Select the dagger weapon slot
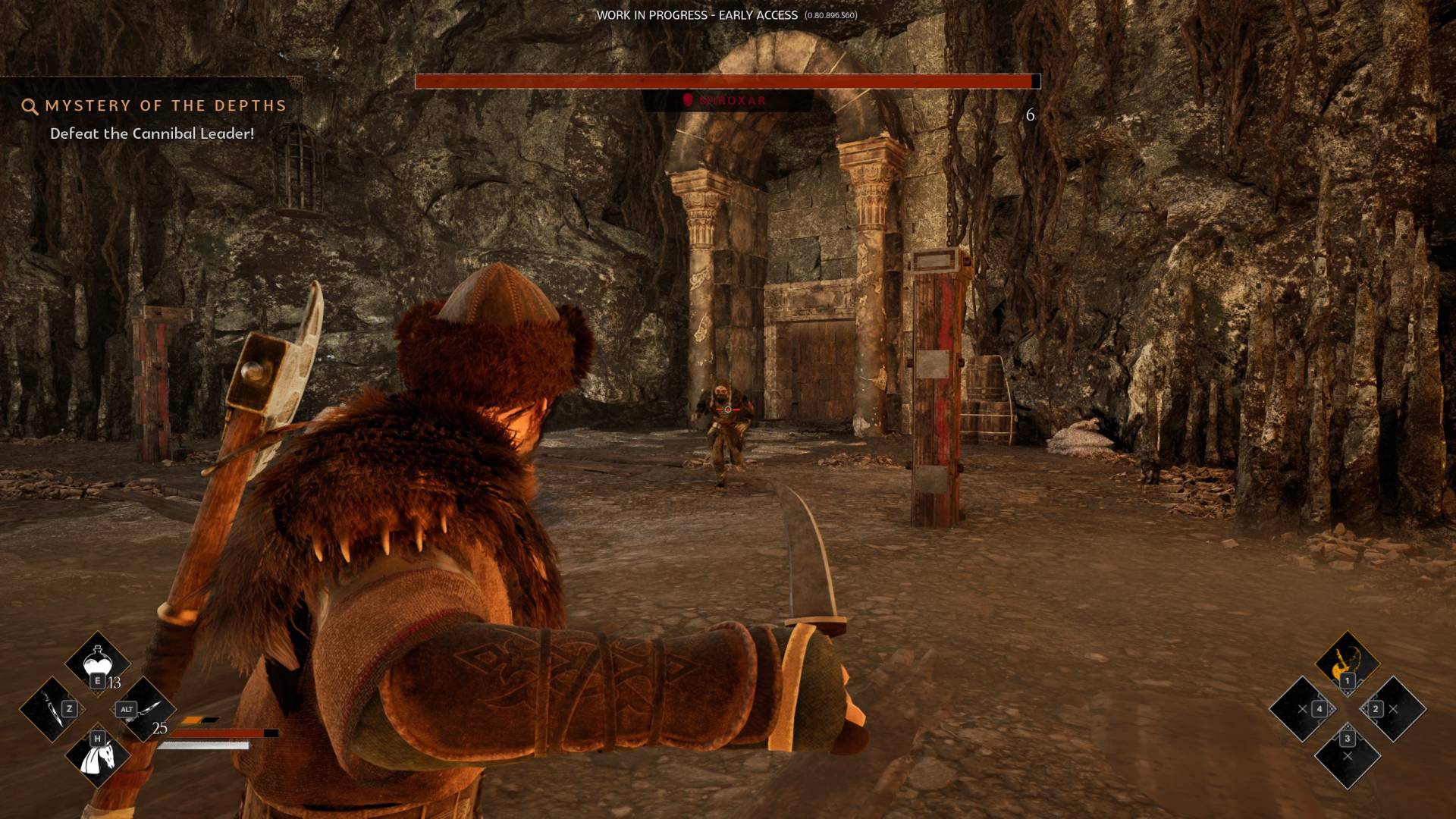 (52, 710)
